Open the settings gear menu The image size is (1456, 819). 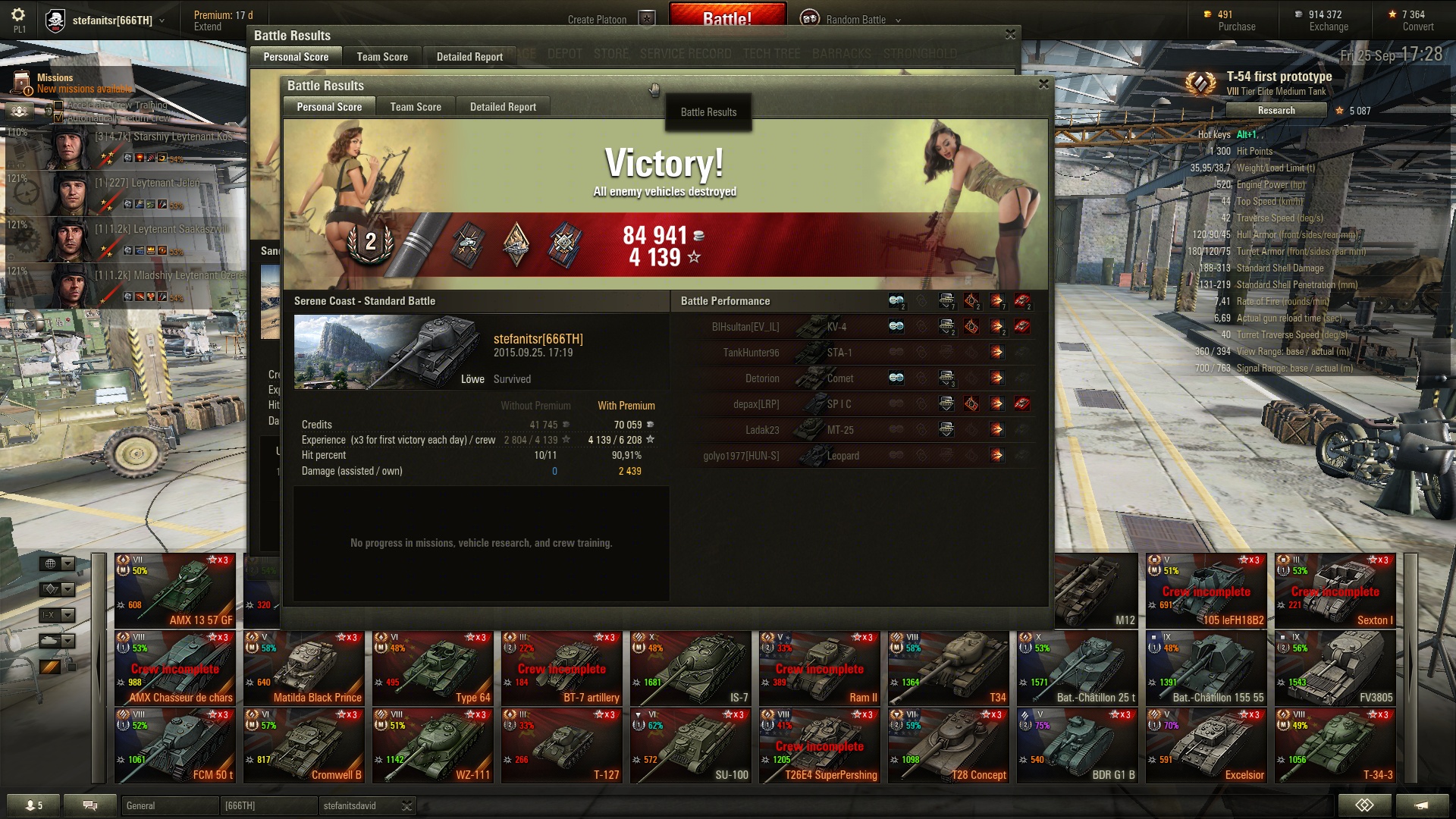(18, 15)
